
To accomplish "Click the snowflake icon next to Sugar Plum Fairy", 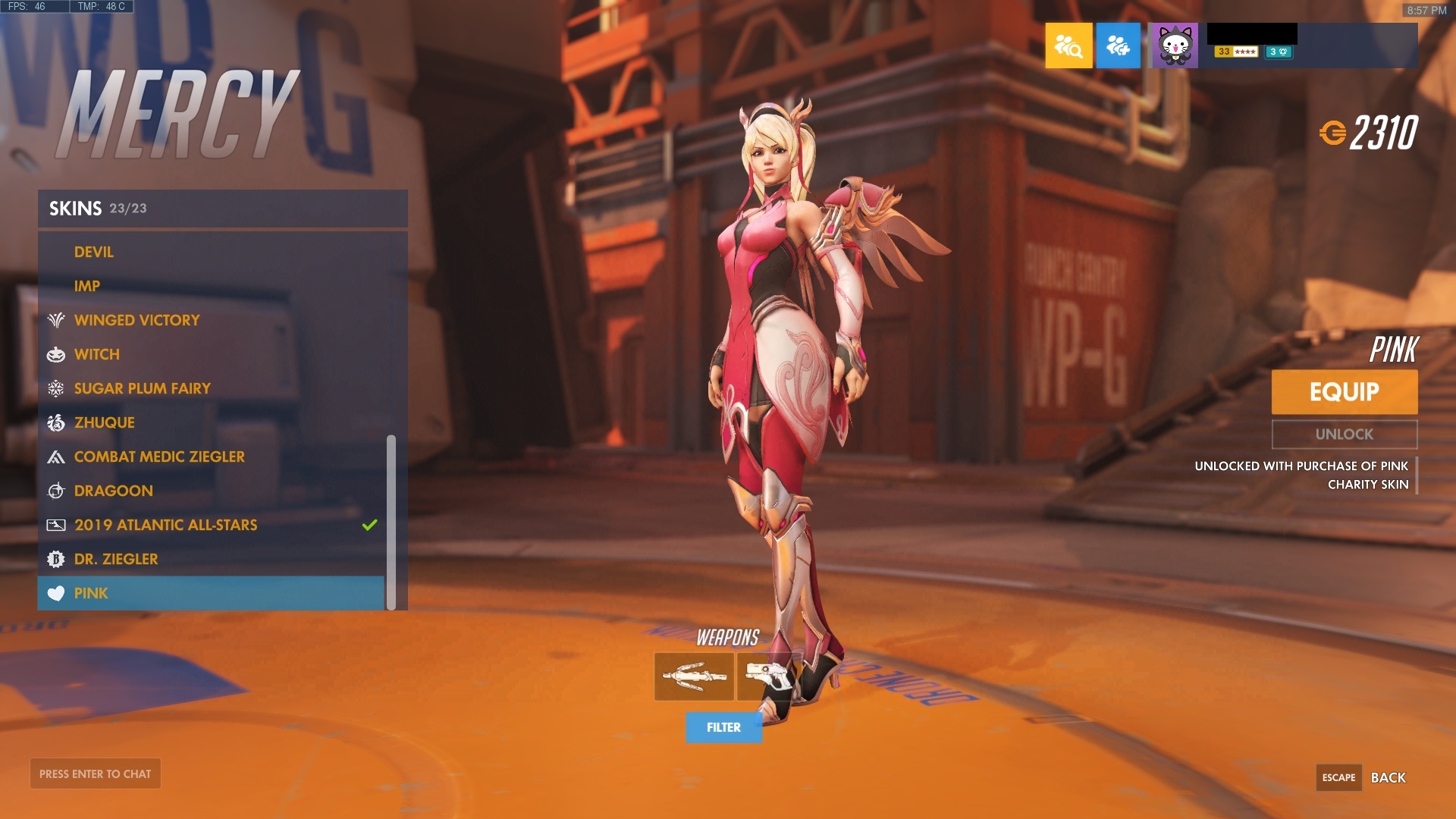I will (55, 388).
